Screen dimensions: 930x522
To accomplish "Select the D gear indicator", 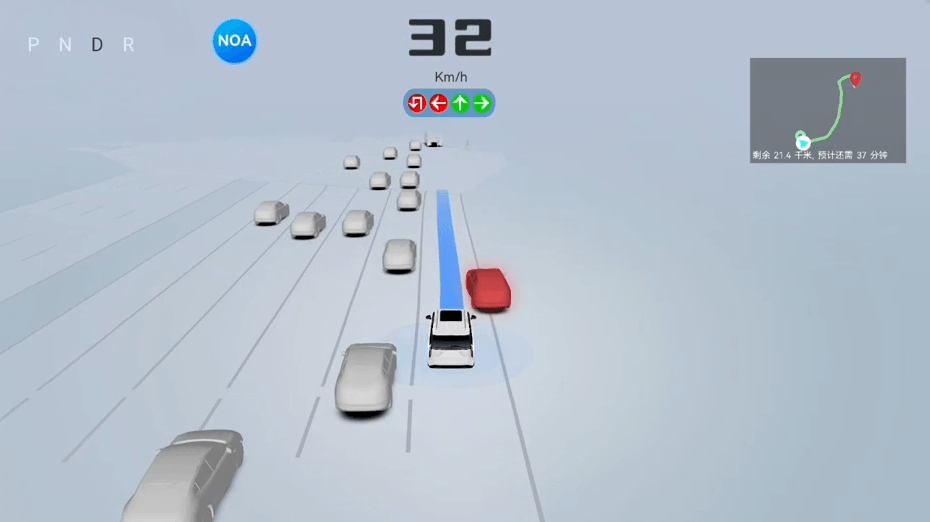I will (x=97, y=45).
